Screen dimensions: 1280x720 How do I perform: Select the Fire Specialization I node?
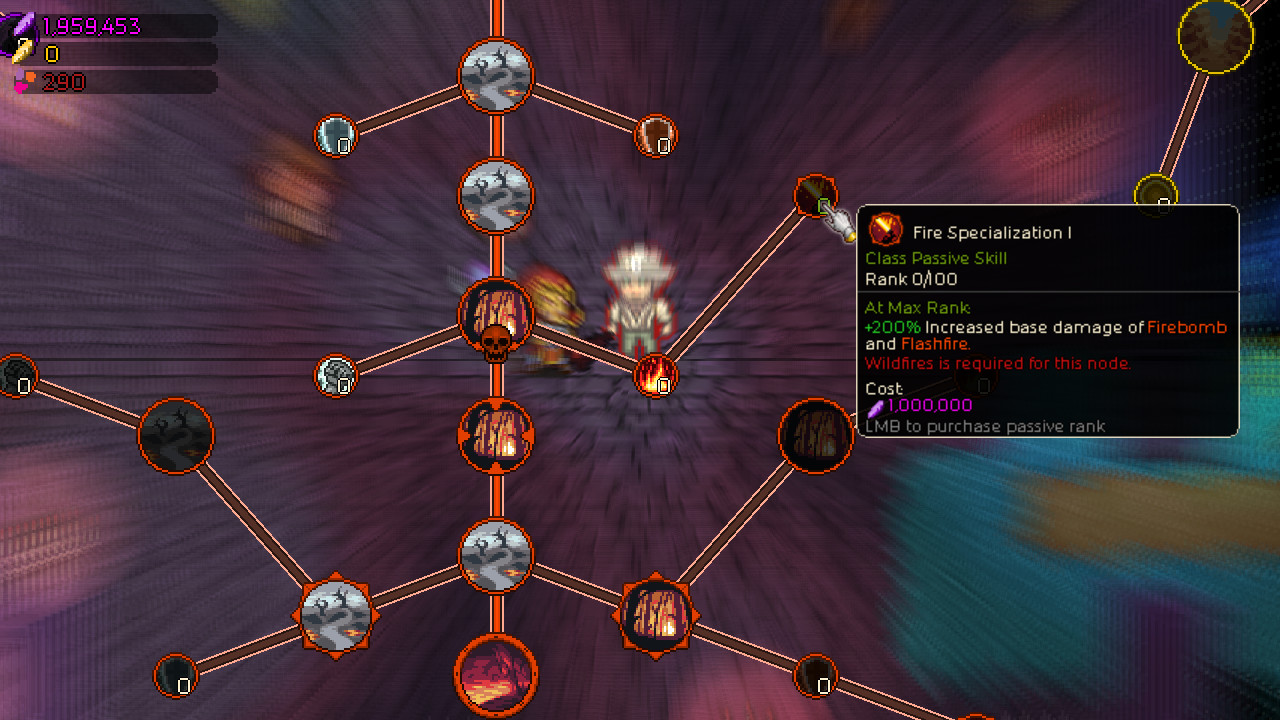point(815,196)
